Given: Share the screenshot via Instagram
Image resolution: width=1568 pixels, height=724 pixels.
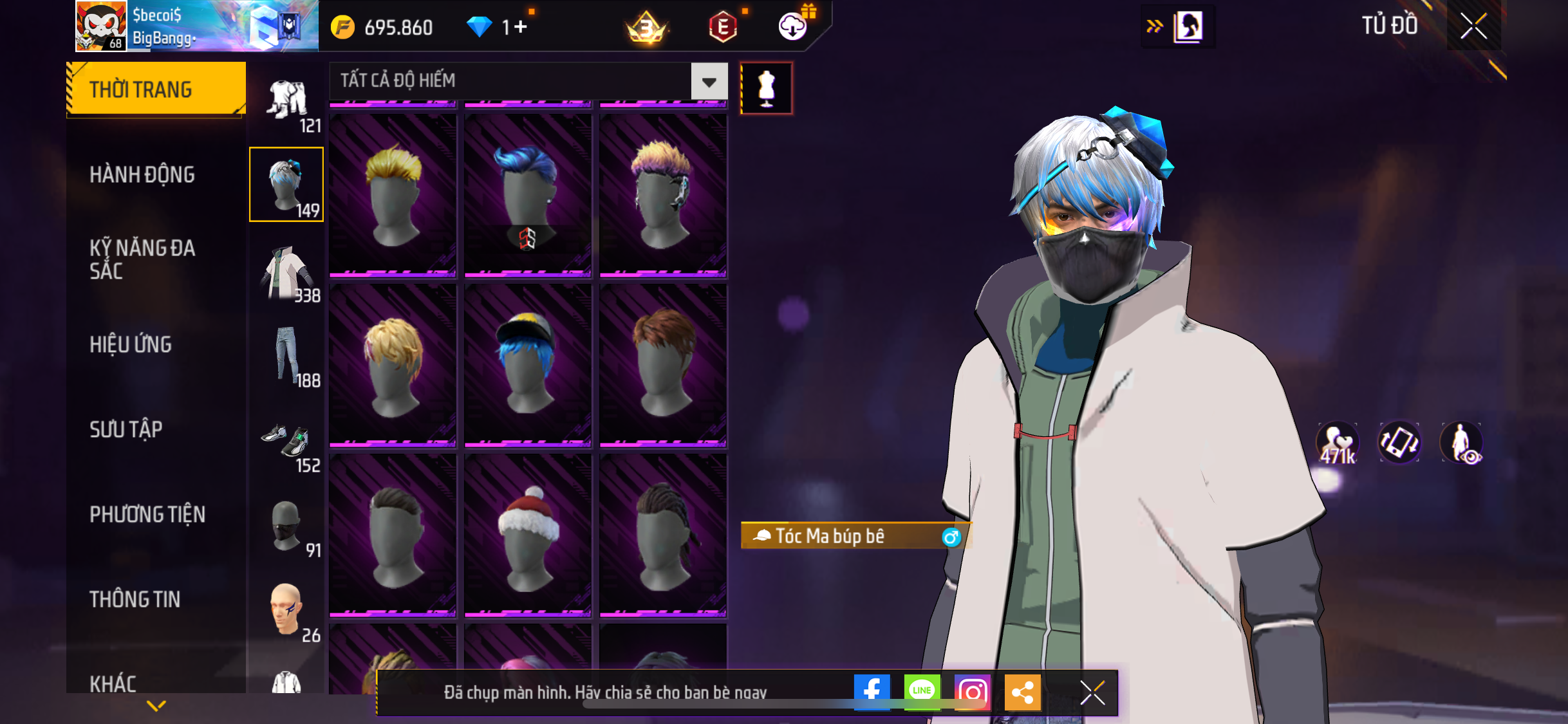Looking at the screenshot, I should pyautogui.click(x=972, y=692).
